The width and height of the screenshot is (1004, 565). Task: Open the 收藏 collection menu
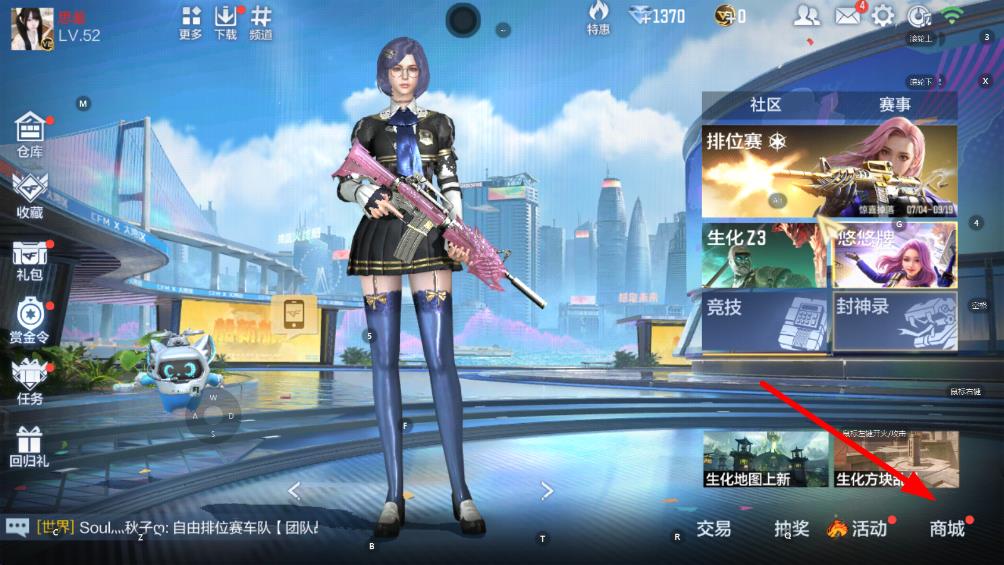tap(30, 194)
